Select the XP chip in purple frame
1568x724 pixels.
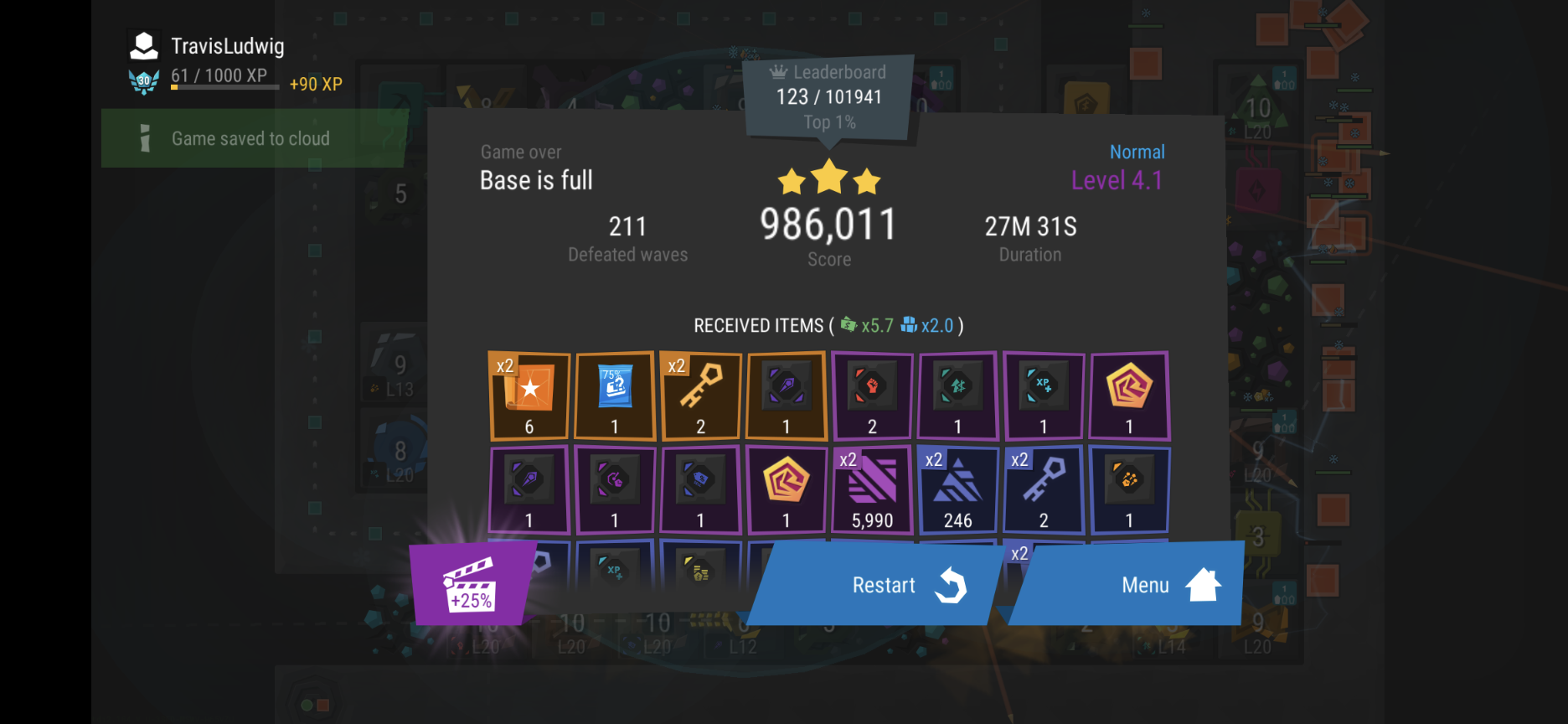click(x=1044, y=396)
